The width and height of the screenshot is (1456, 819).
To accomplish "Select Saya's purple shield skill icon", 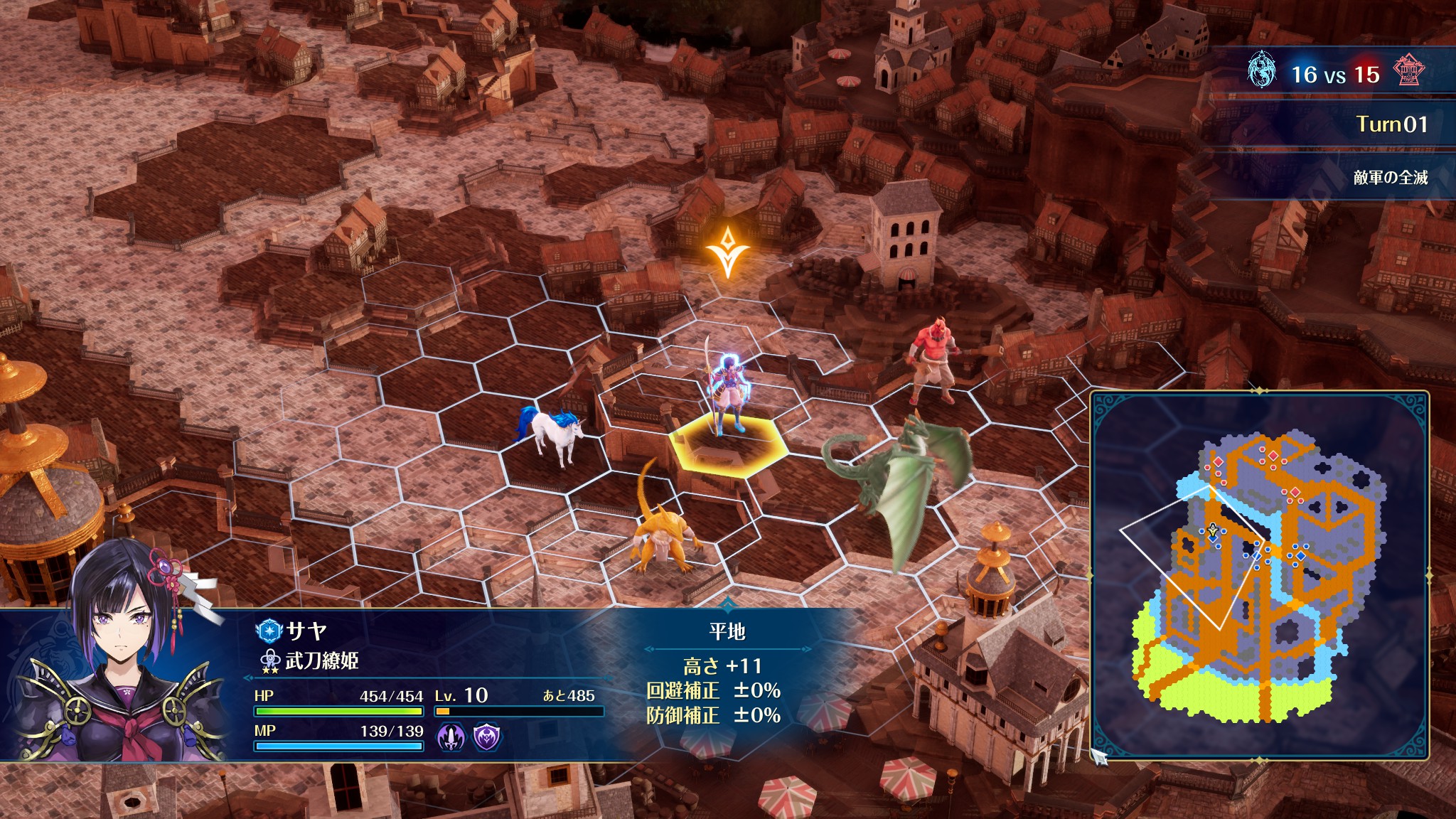I will (x=487, y=737).
